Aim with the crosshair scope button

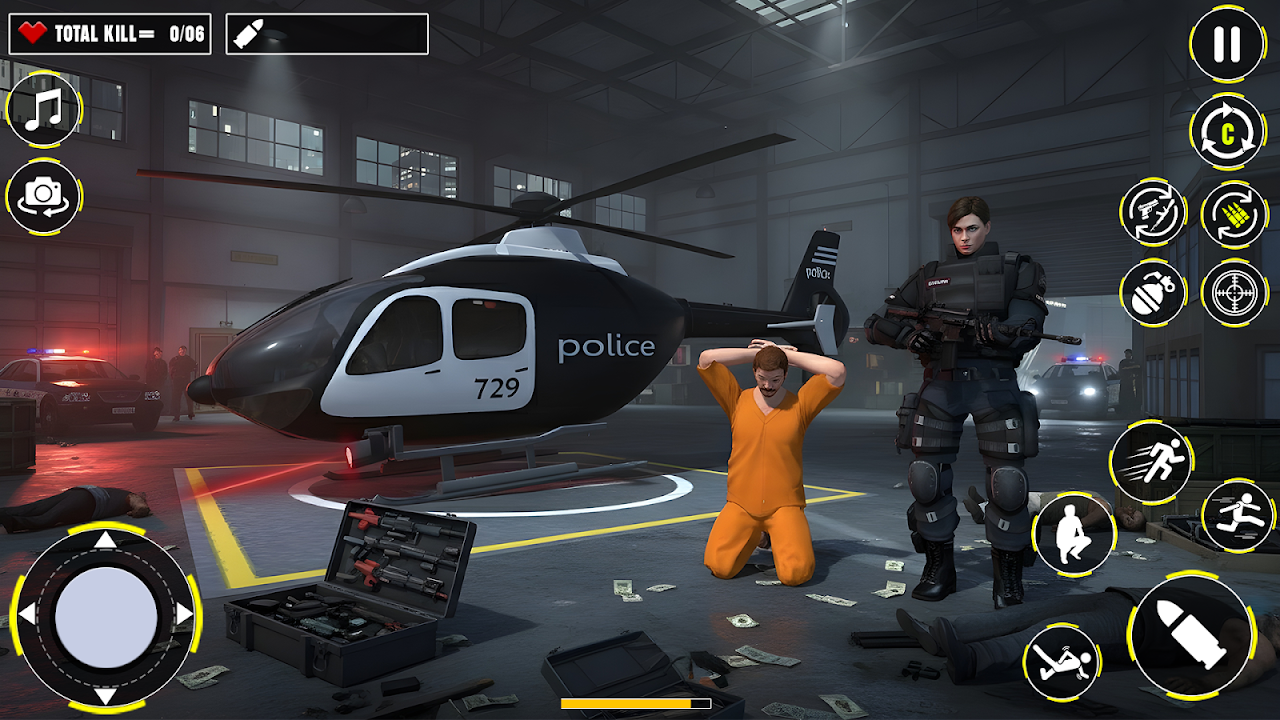(1234, 293)
